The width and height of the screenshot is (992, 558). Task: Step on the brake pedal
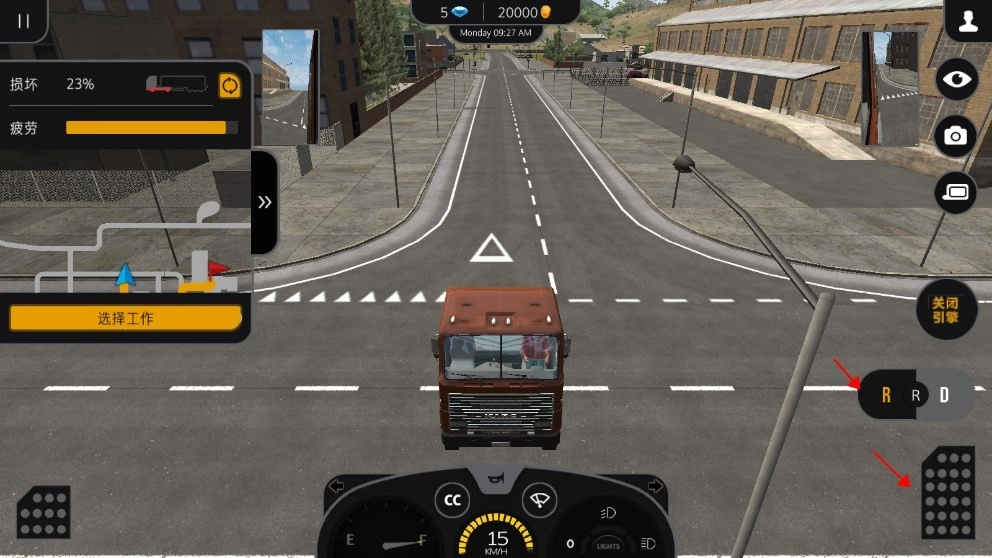pos(43,512)
